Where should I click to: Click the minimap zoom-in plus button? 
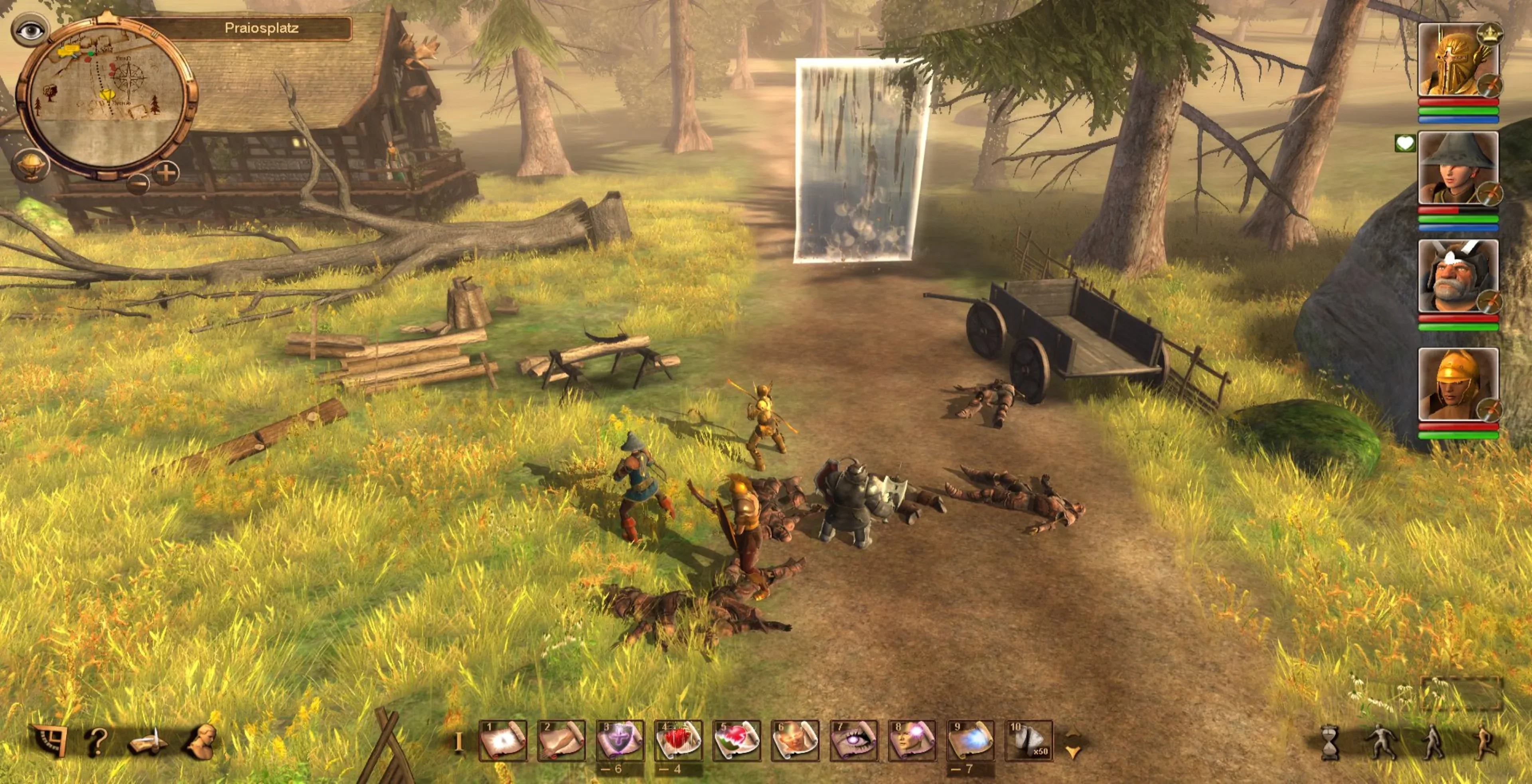click(x=166, y=173)
